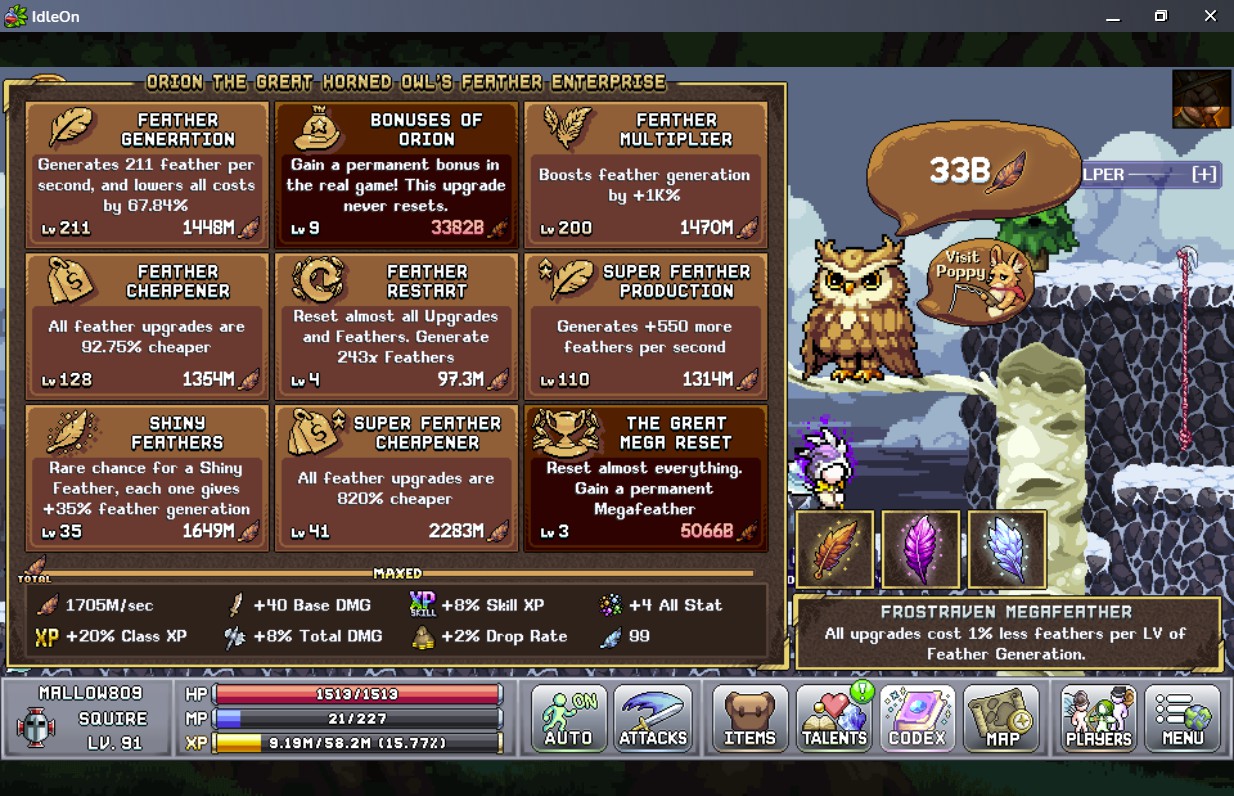Open the Attacks menu

[653, 719]
